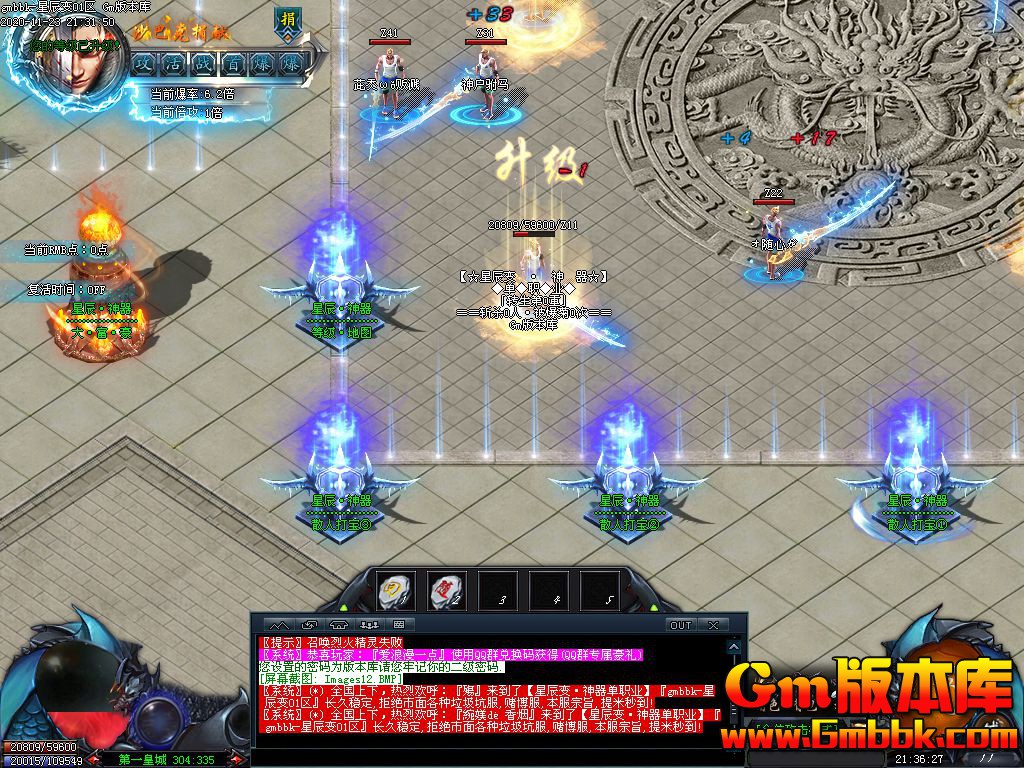This screenshot has height=768, width=1024.
Task: Activate the 战 (battle) button
Action: pyautogui.click(x=203, y=63)
